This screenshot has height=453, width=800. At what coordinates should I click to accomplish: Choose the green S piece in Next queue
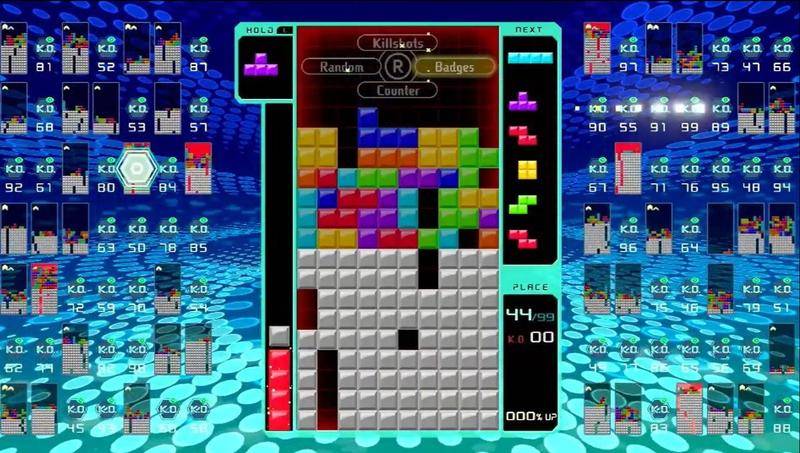pyautogui.click(x=523, y=204)
